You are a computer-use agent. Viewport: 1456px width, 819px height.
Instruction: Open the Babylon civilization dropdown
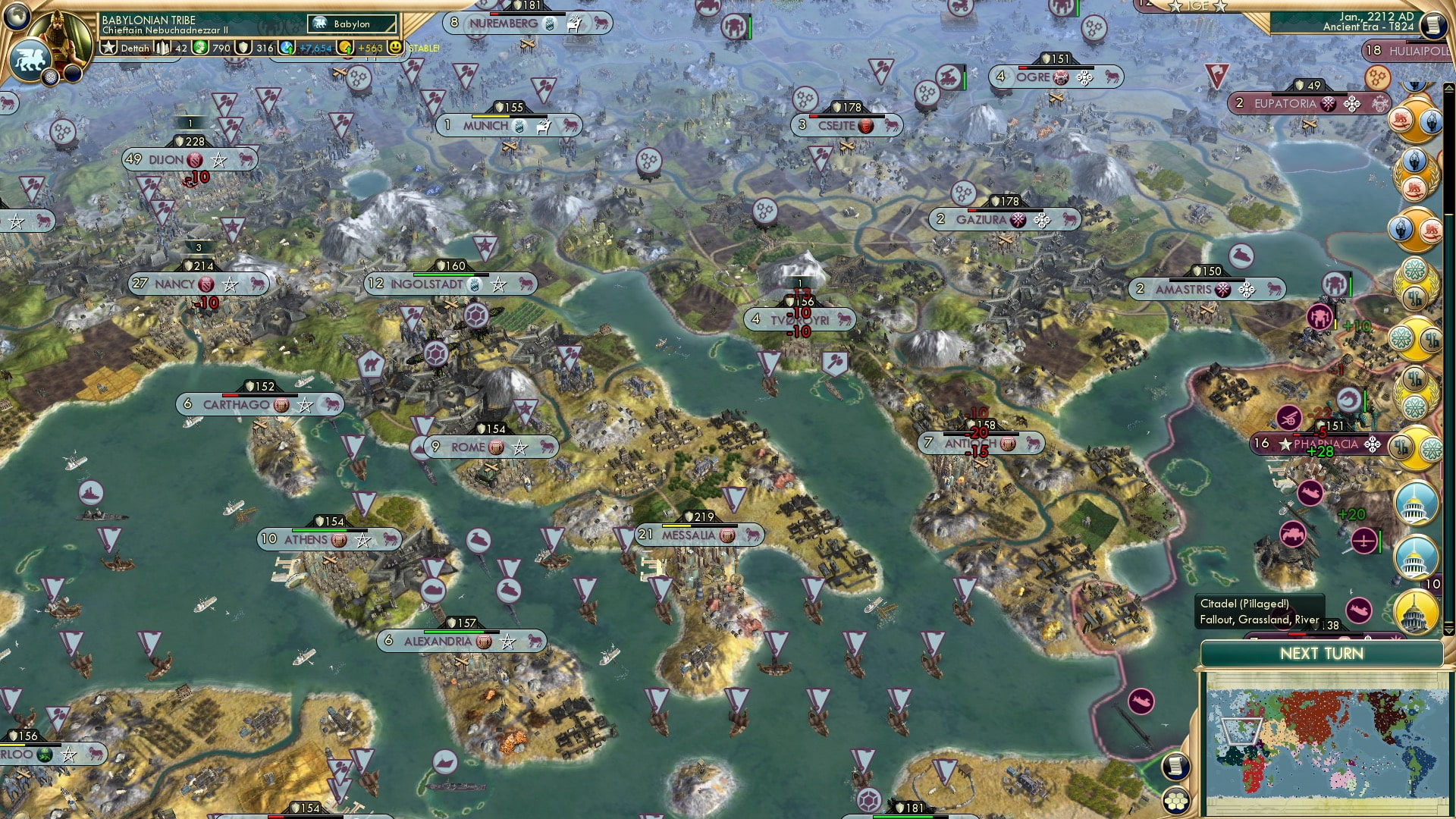(351, 24)
